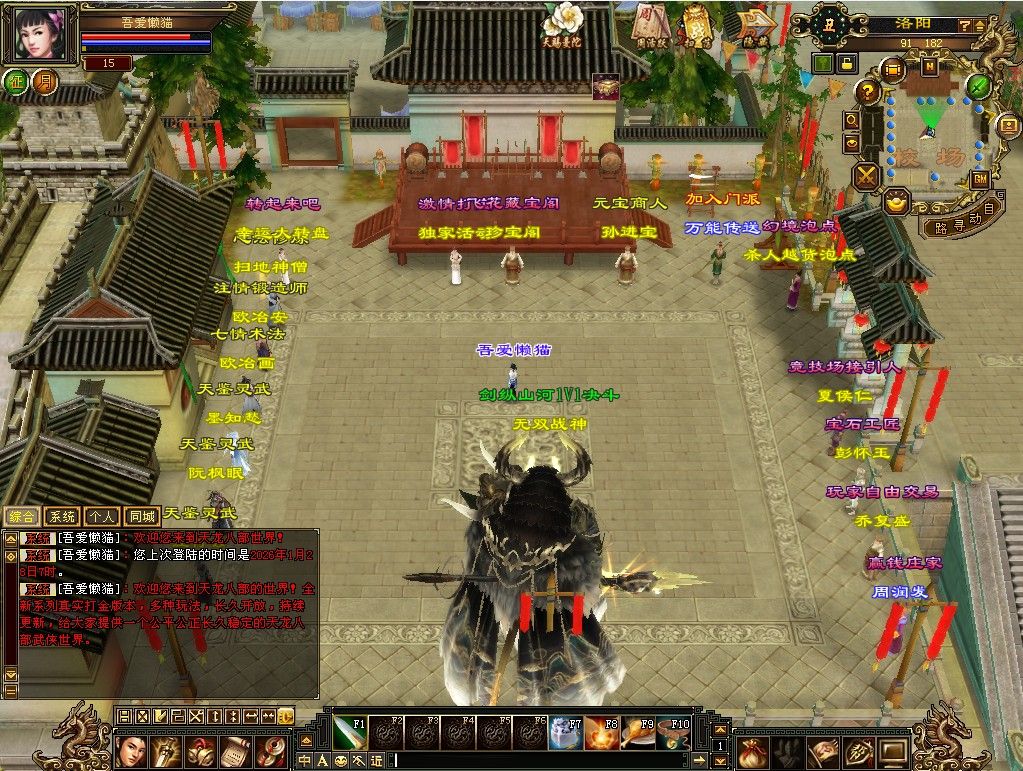Activate the F8 fire skill slot
This screenshot has height=771, width=1023.
(600, 733)
